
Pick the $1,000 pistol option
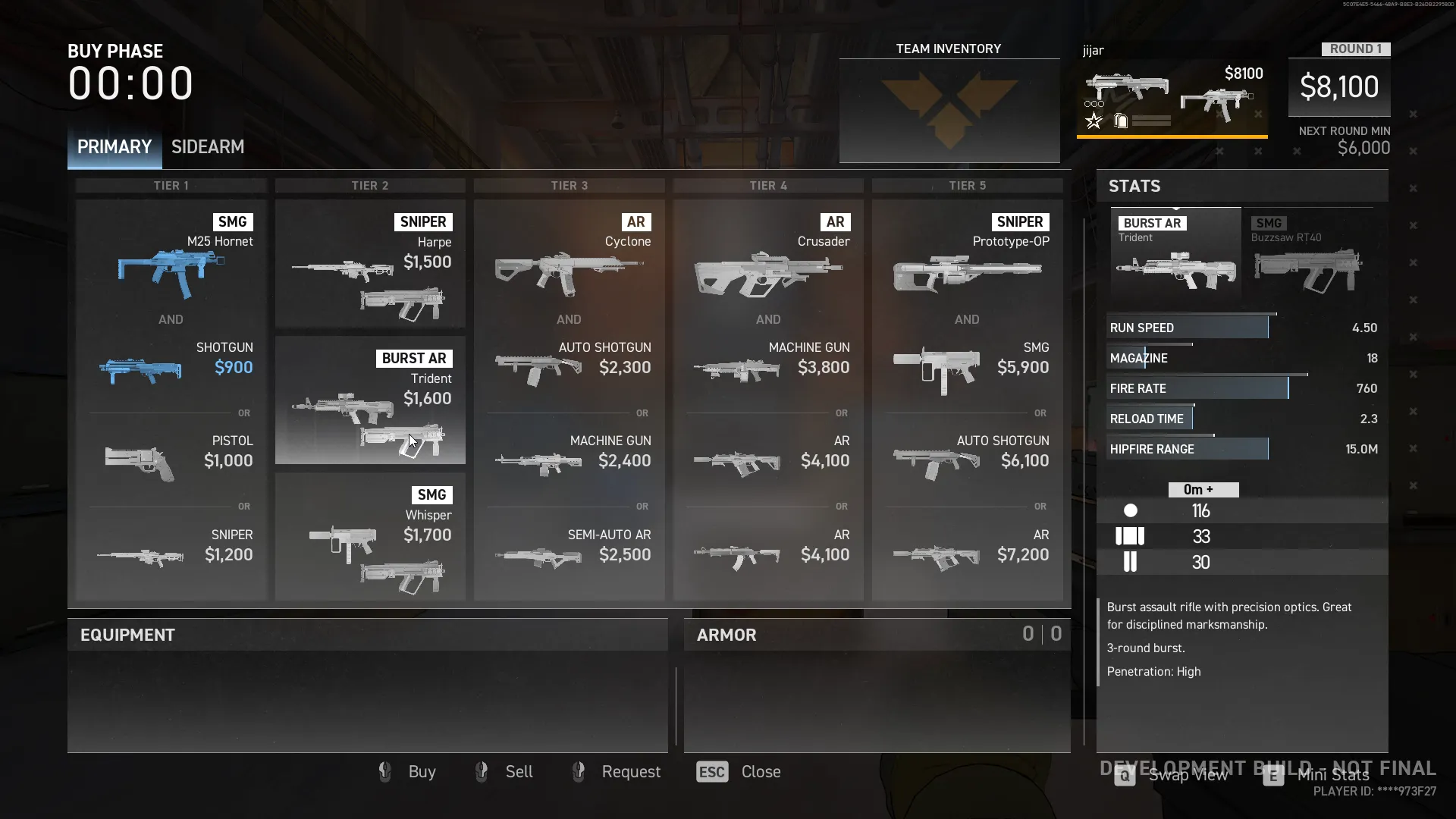(171, 460)
